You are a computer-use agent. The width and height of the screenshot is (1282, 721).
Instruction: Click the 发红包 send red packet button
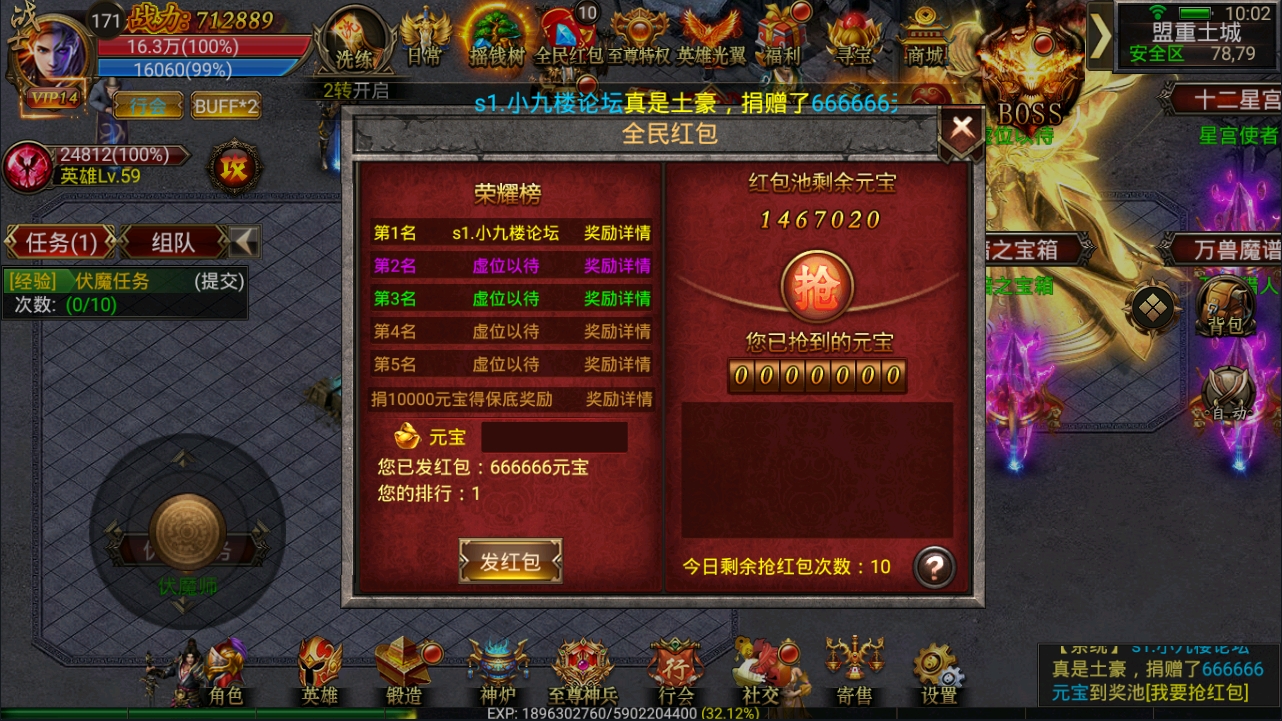pyautogui.click(x=510, y=560)
